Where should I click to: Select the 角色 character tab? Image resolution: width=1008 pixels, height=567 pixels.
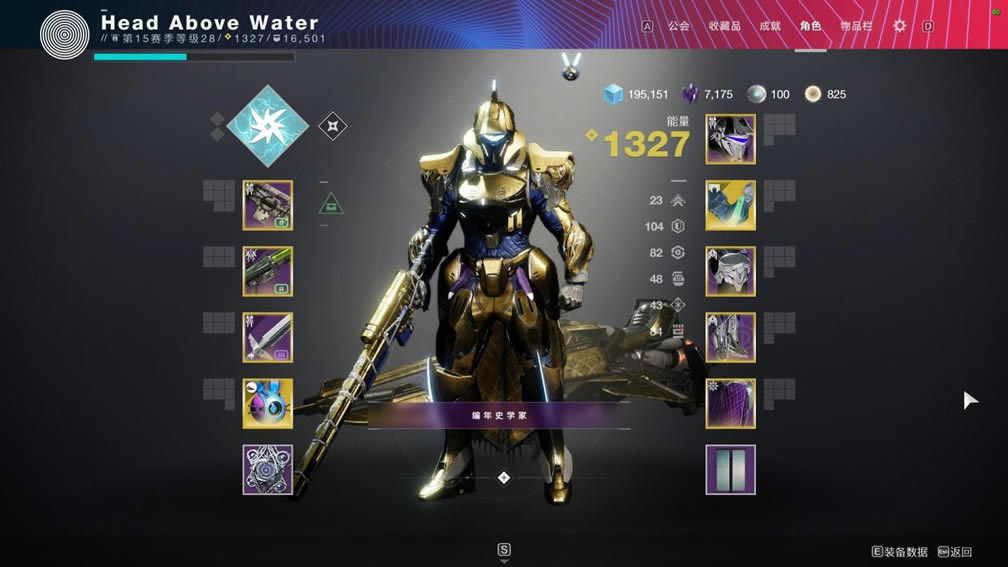[x=810, y=26]
